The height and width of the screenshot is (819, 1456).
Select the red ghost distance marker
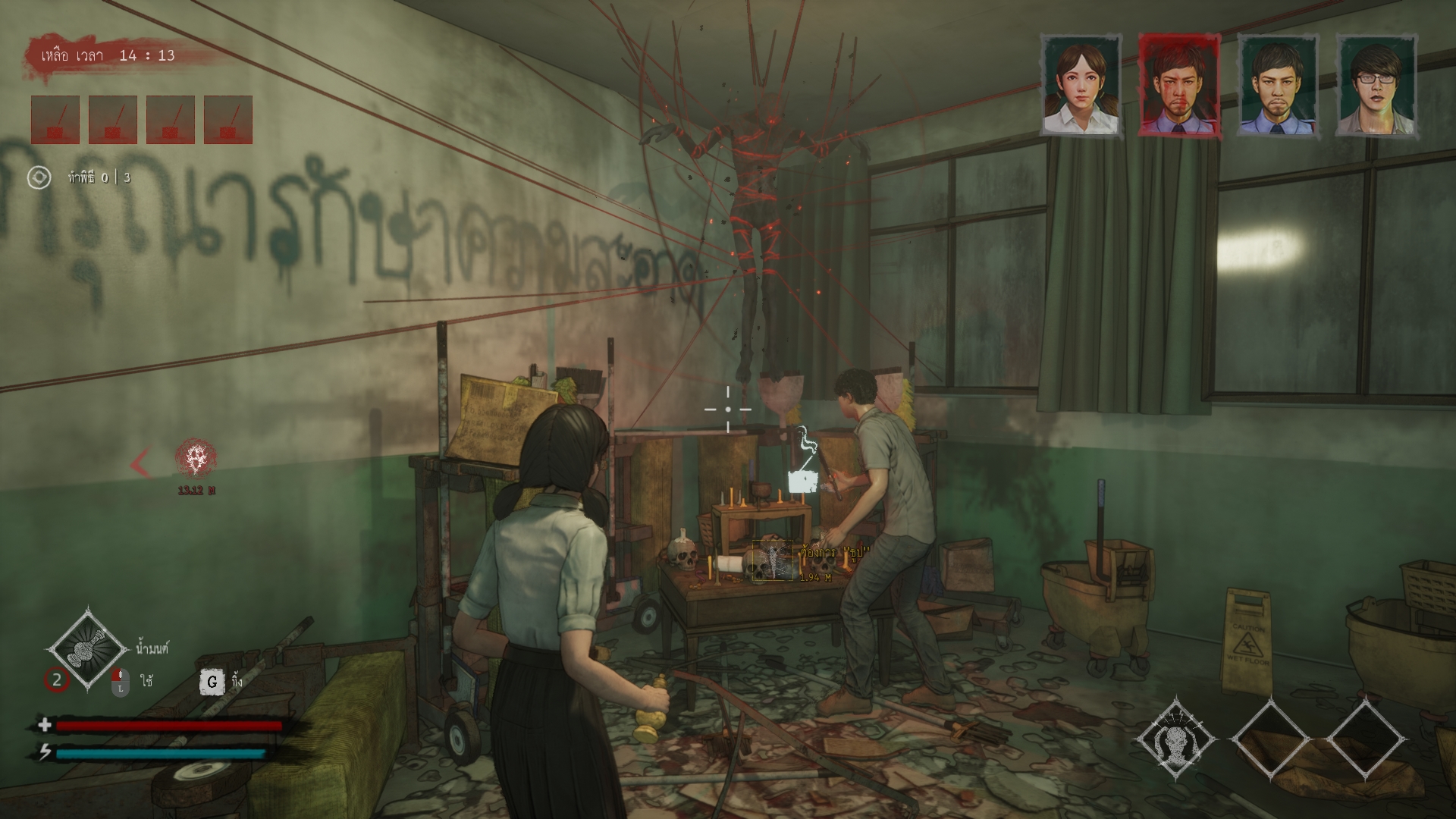tap(196, 457)
